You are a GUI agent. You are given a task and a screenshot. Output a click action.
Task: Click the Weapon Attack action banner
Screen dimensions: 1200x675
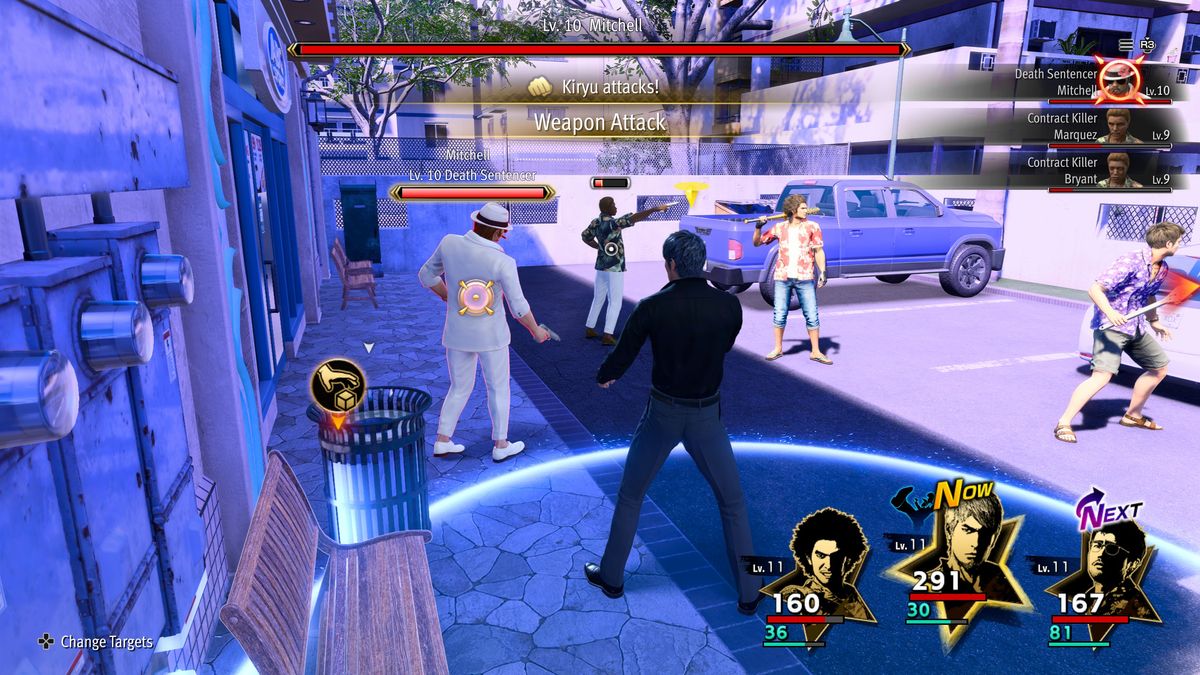[x=599, y=122]
